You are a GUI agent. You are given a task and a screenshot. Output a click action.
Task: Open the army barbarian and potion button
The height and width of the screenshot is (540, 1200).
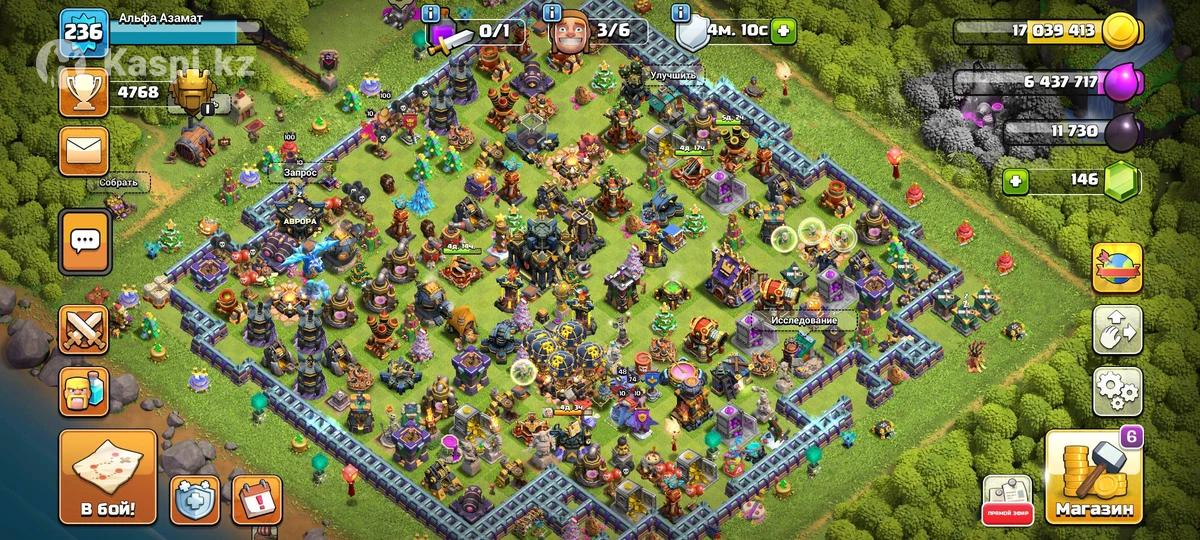click(x=84, y=391)
